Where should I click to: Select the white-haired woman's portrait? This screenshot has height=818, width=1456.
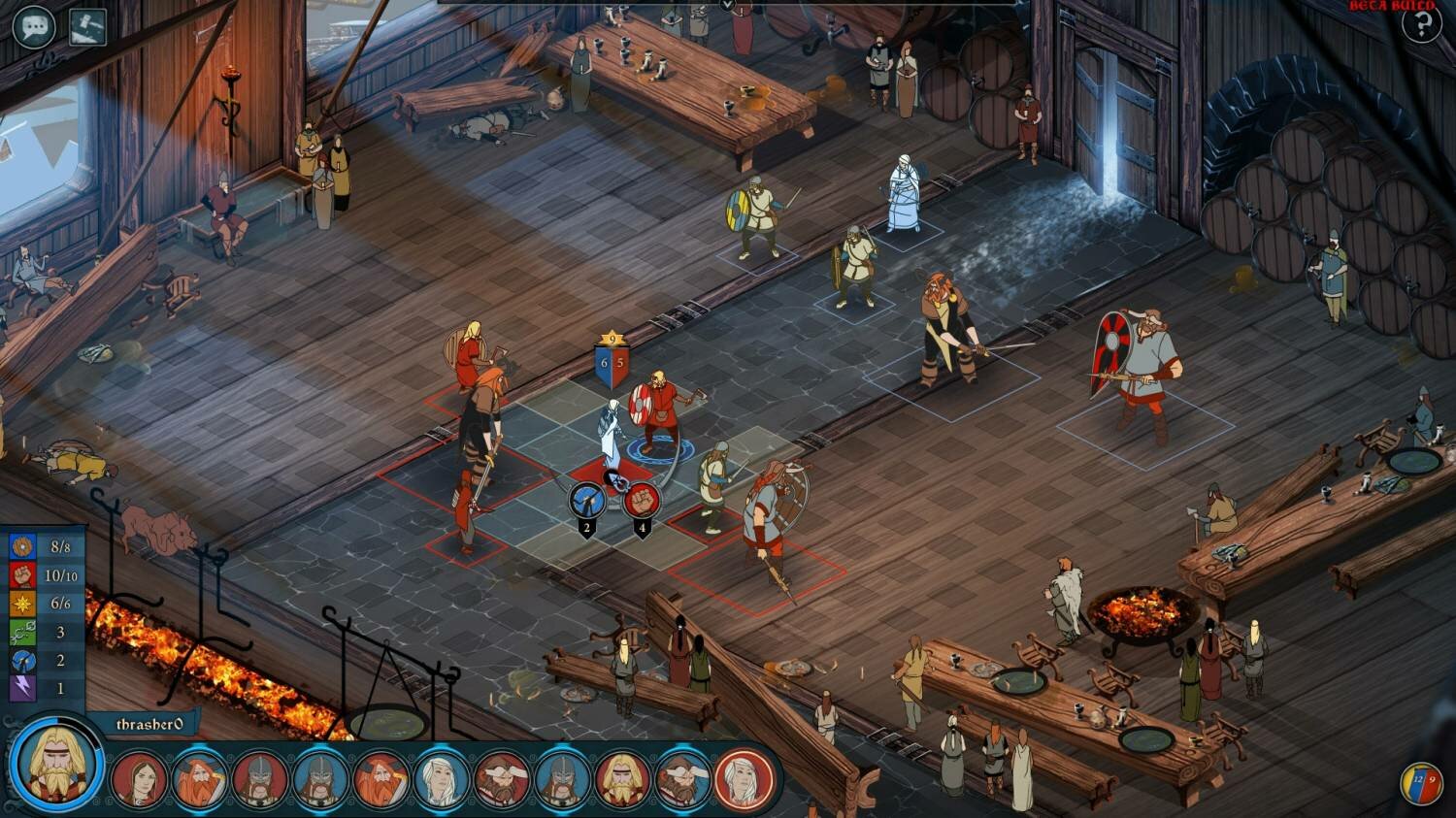440,779
